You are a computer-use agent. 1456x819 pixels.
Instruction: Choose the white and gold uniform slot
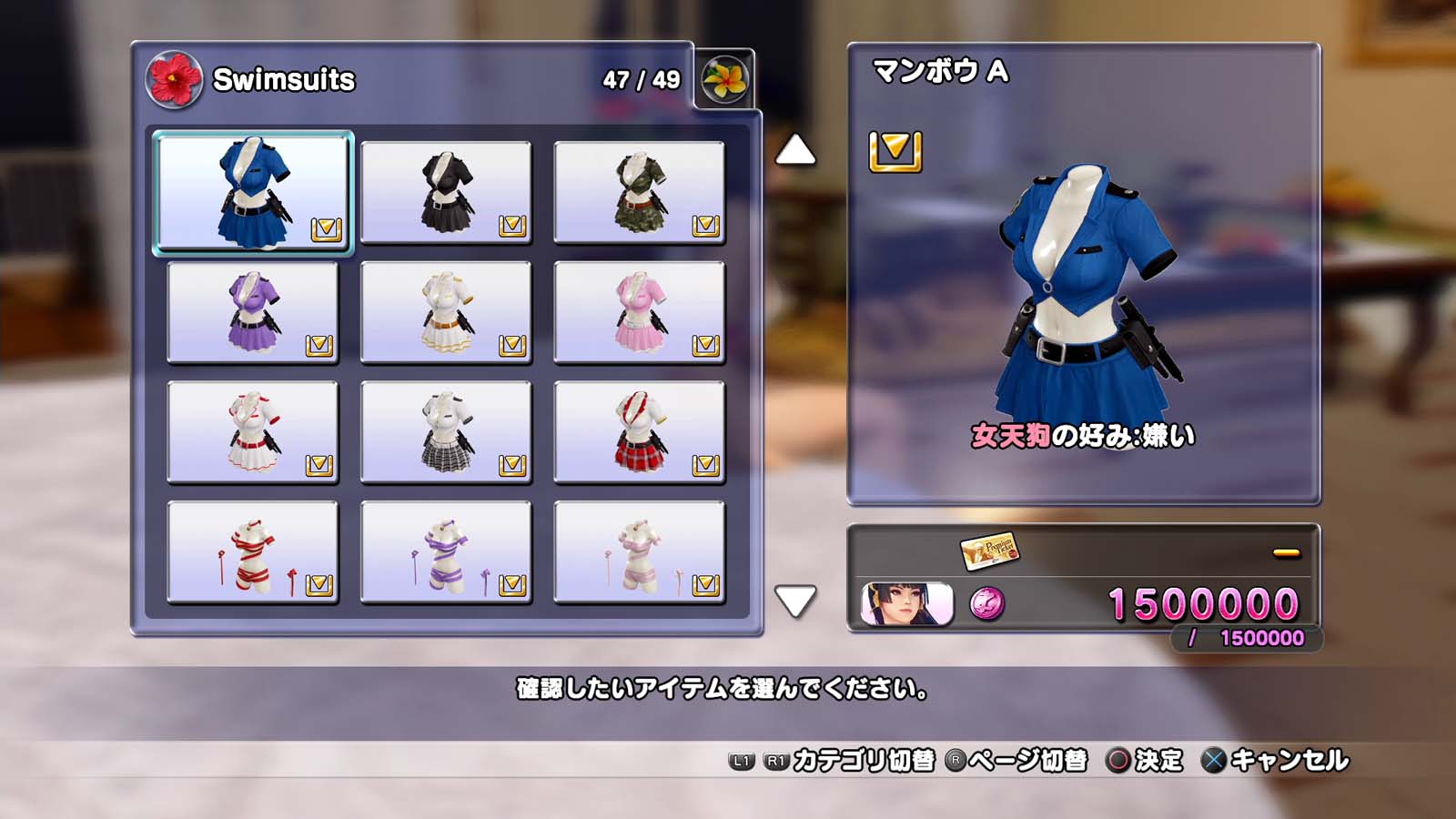point(446,312)
